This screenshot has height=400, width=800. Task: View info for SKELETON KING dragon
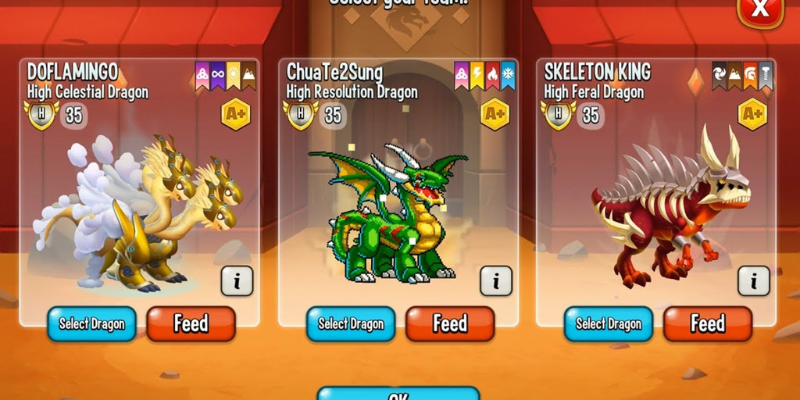coord(753,281)
